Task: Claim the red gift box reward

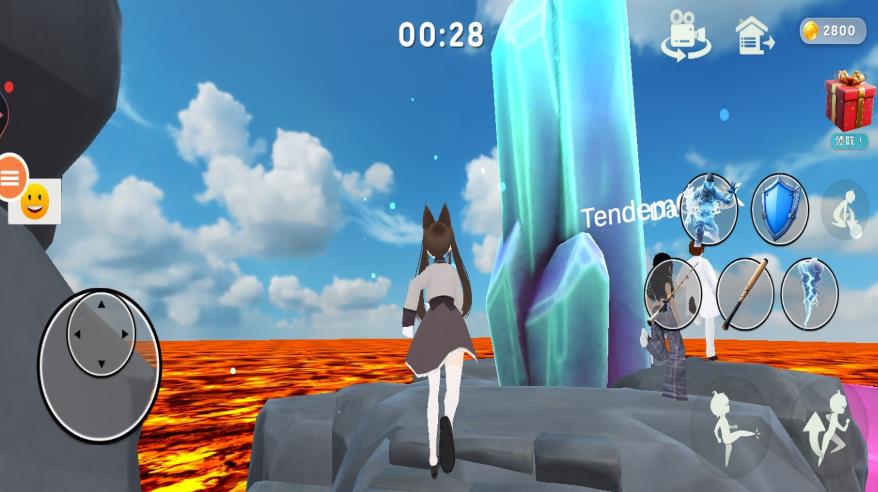Action: point(849,103)
